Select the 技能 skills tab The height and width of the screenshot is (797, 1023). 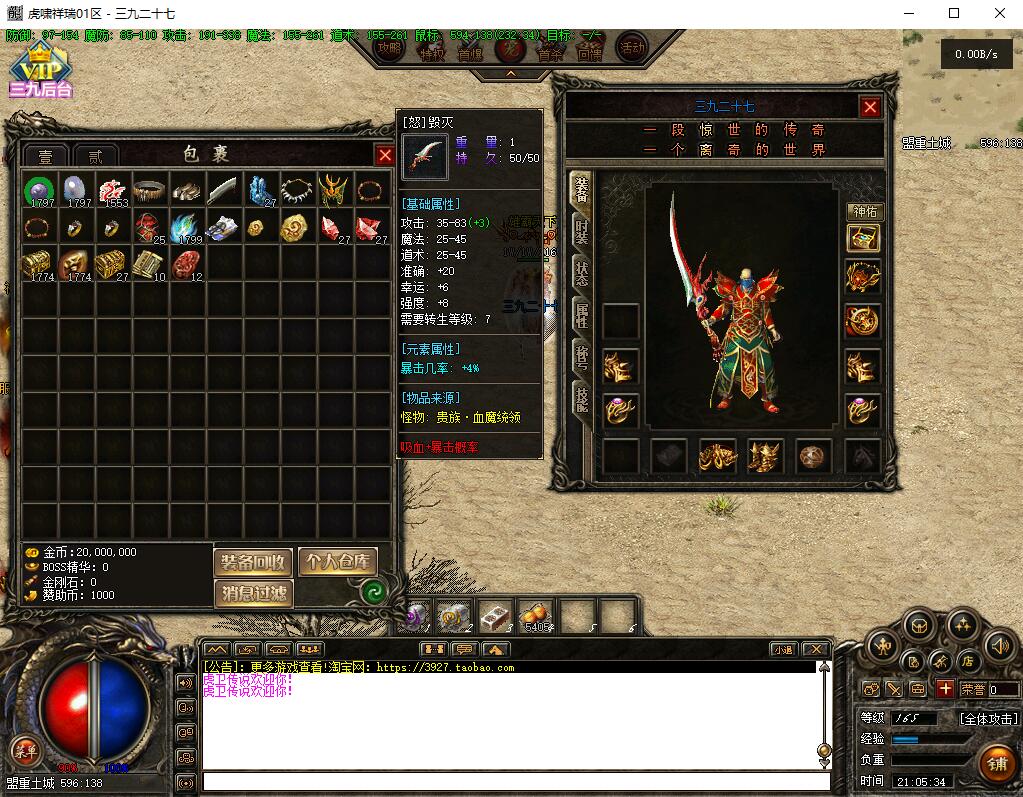(581, 399)
